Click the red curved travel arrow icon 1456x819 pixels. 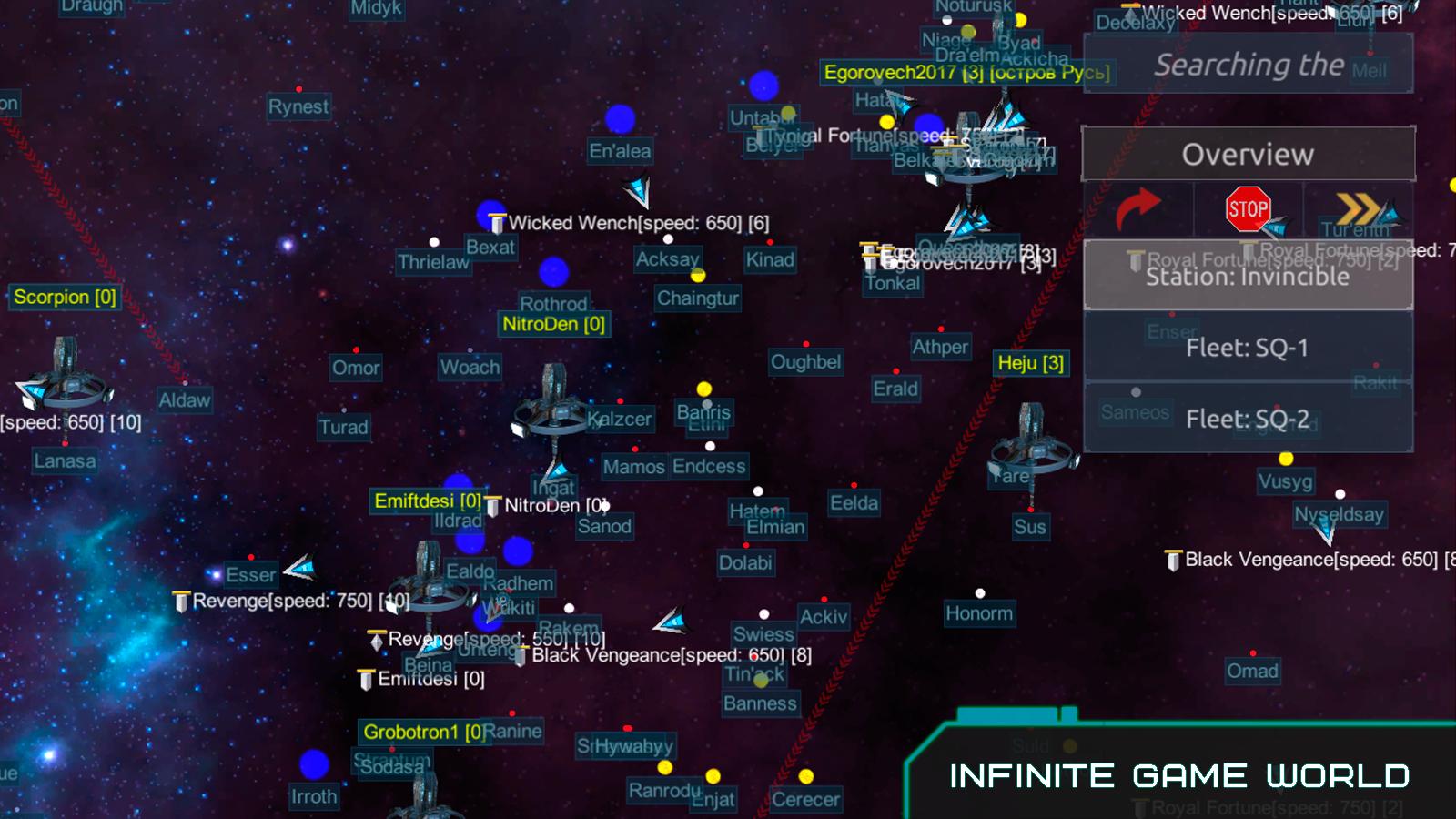click(1137, 206)
